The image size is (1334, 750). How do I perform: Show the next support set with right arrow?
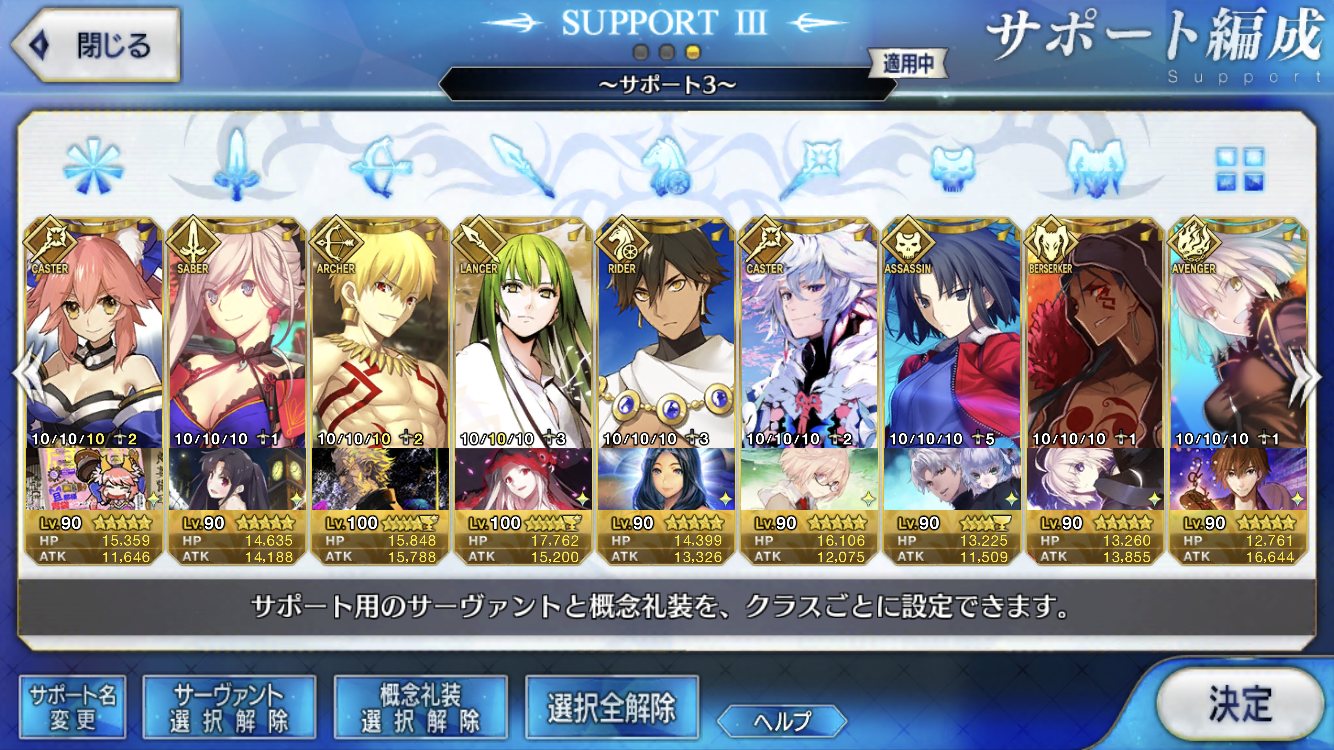(x=1306, y=382)
